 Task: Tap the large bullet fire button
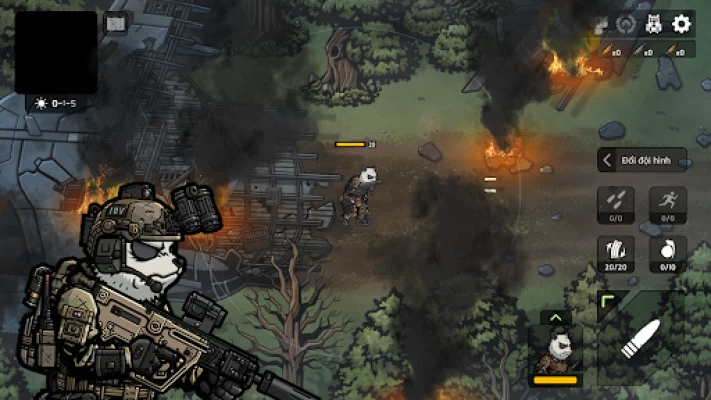(641, 340)
